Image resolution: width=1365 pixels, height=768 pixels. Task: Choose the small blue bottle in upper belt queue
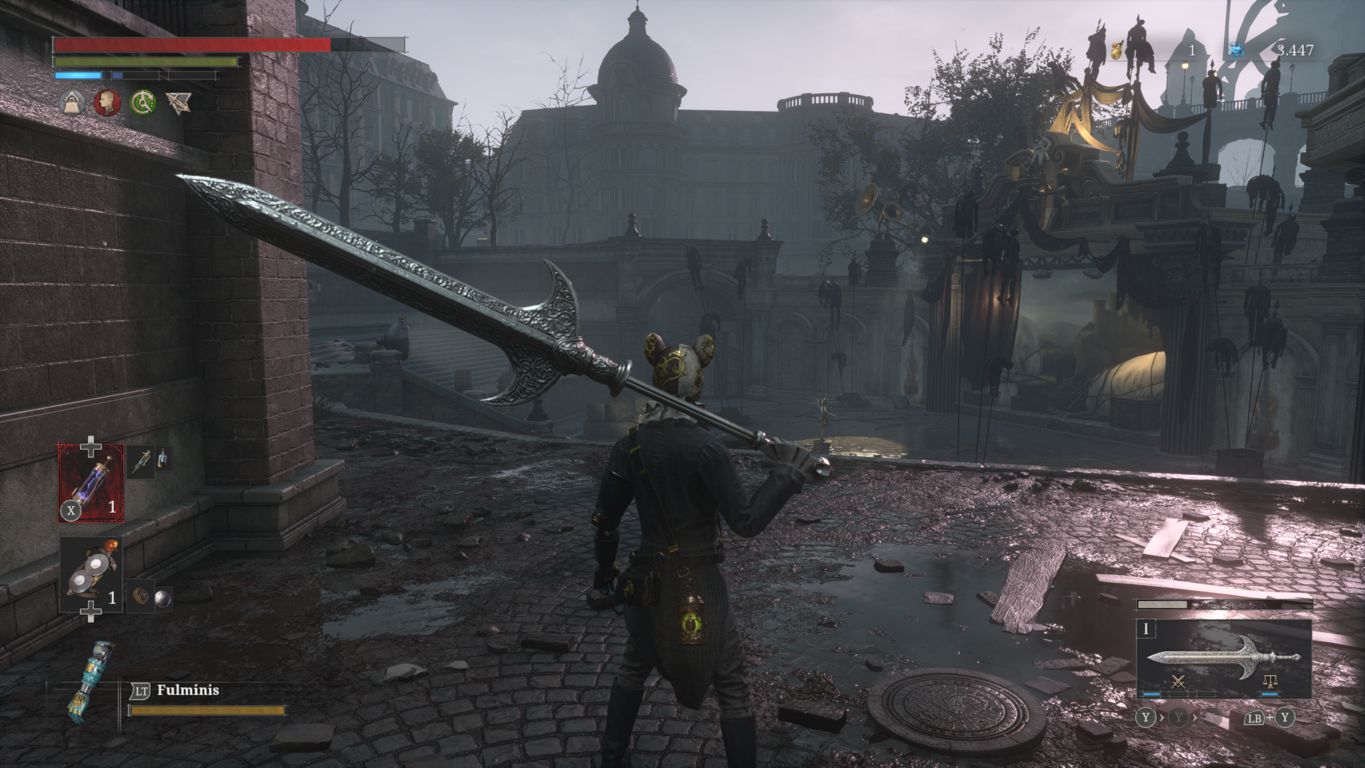point(163,459)
